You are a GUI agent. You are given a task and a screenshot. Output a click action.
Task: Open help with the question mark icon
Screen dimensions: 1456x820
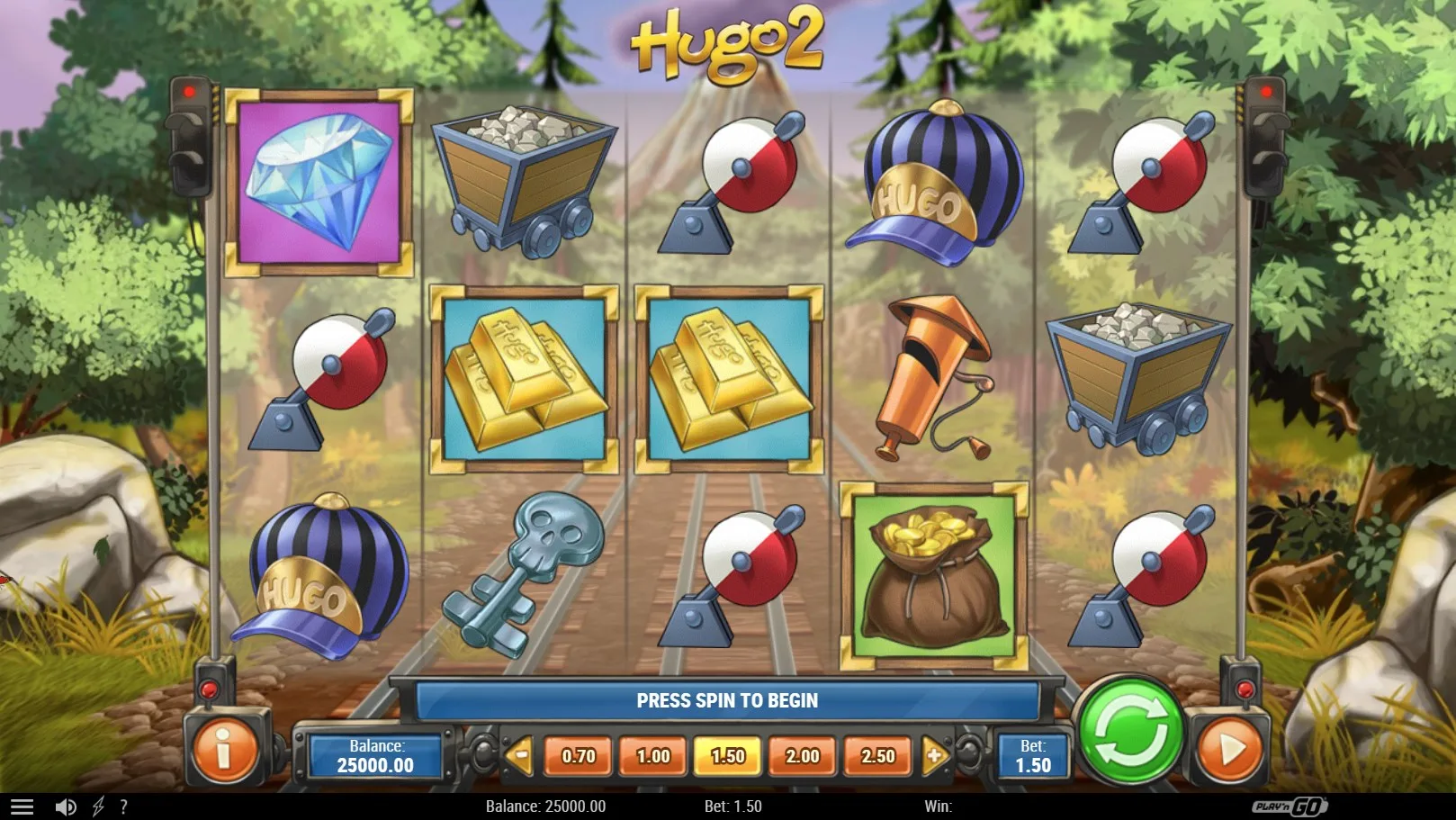pos(123,806)
